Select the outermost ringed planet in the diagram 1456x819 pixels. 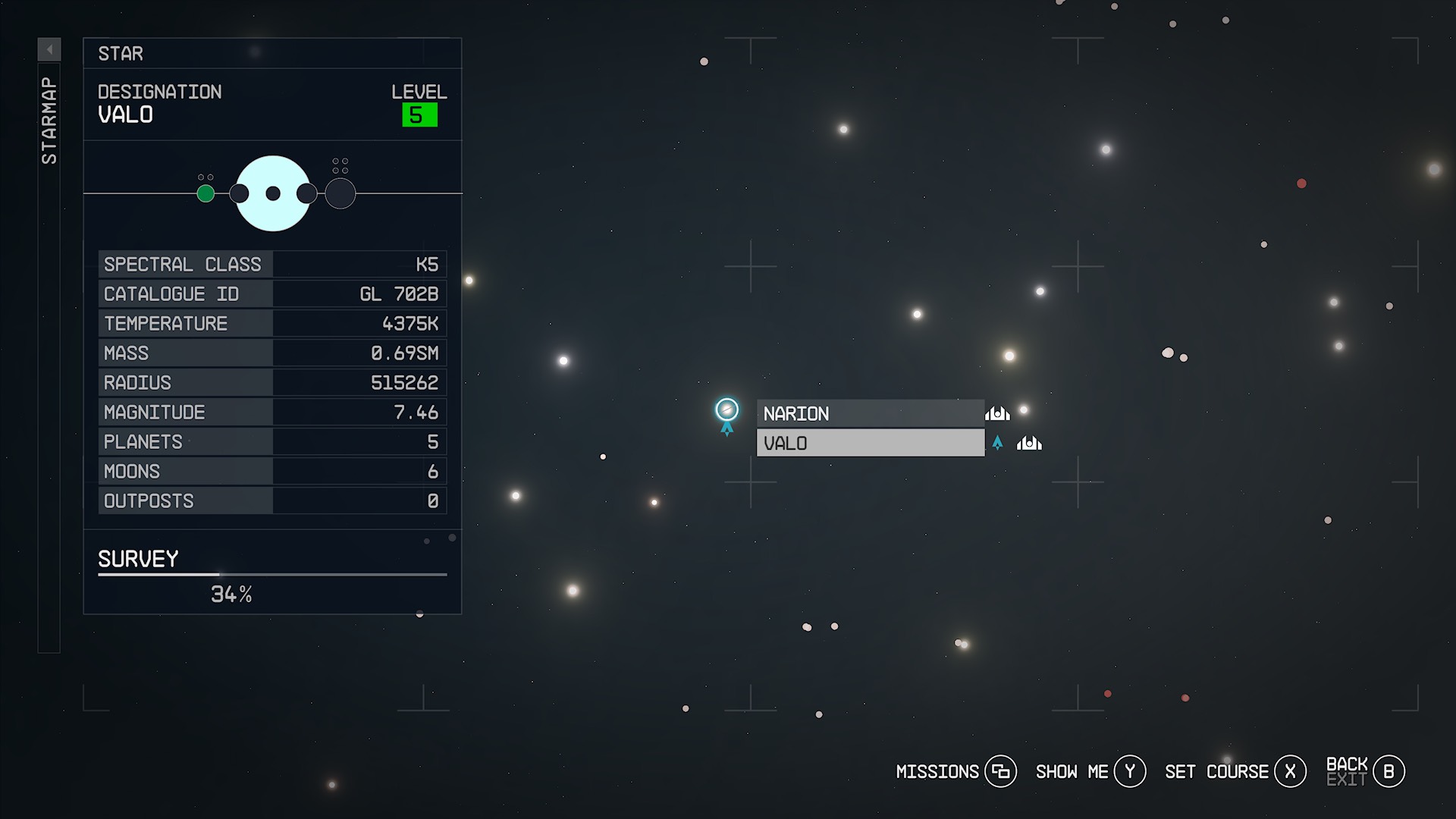point(340,193)
